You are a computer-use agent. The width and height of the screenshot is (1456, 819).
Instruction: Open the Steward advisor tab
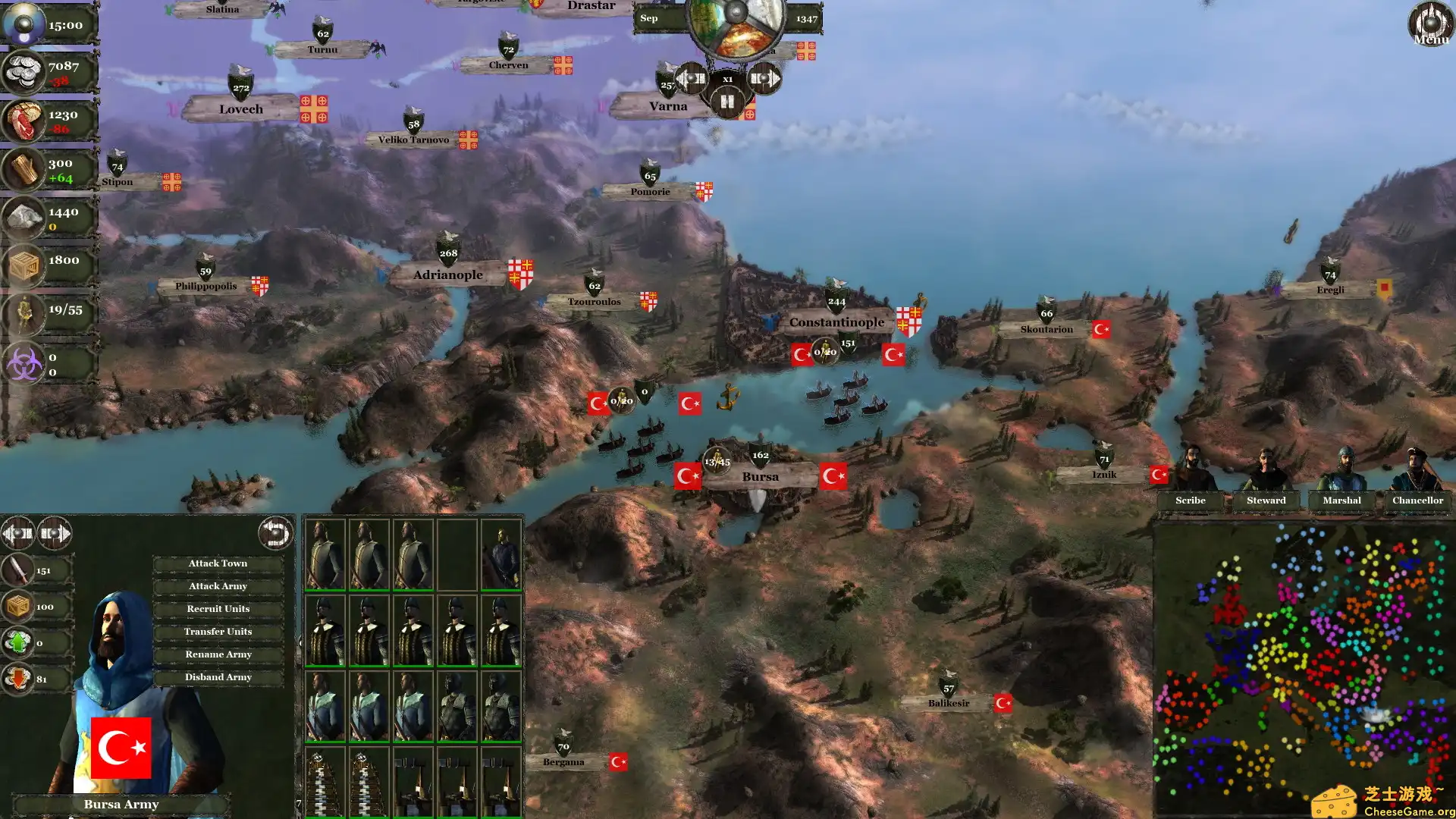click(1265, 500)
